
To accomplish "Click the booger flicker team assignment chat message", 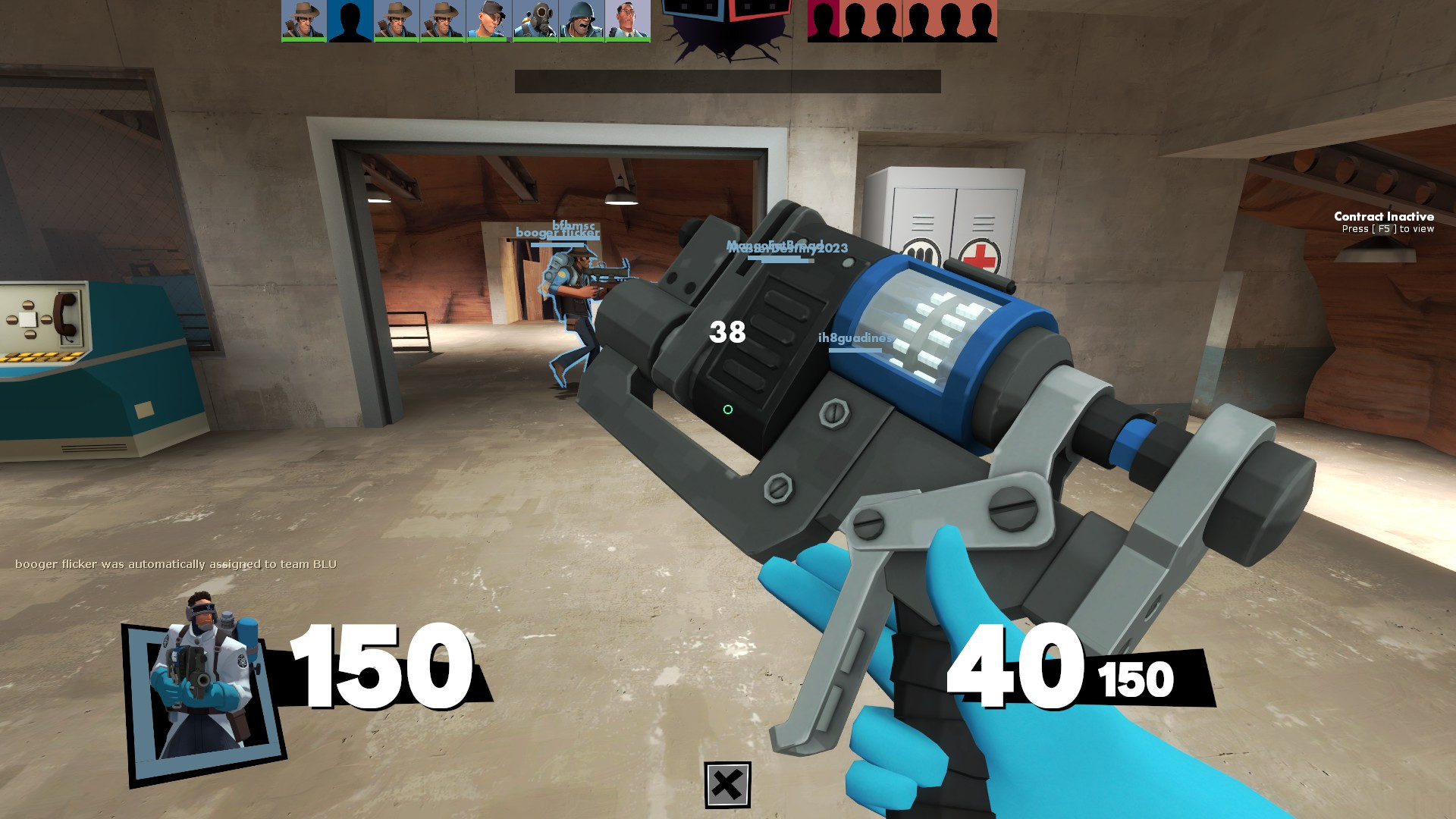I will pyautogui.click(x=178, y=564).
